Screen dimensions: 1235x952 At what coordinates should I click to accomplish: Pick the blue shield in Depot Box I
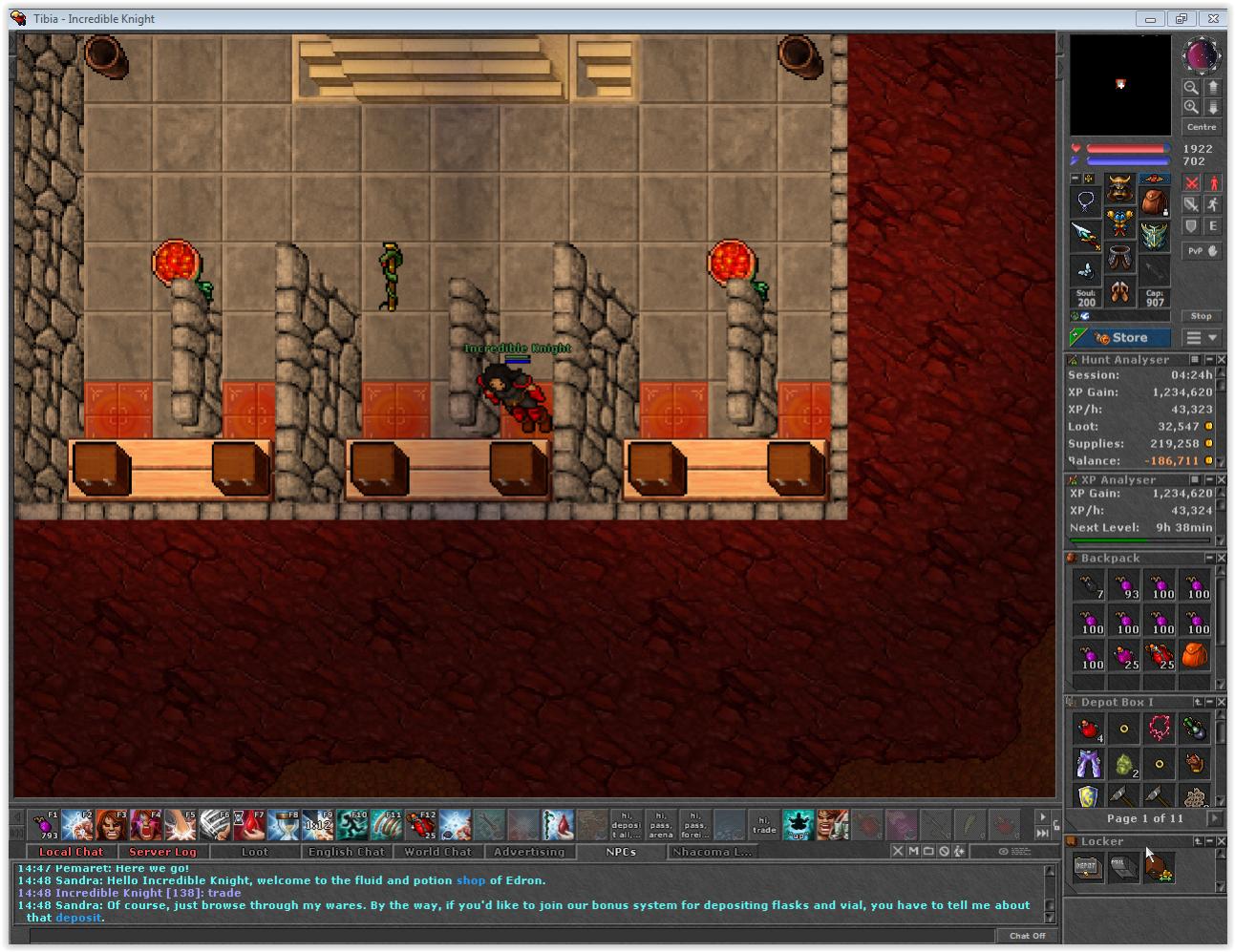click(x=1088, y=796)
